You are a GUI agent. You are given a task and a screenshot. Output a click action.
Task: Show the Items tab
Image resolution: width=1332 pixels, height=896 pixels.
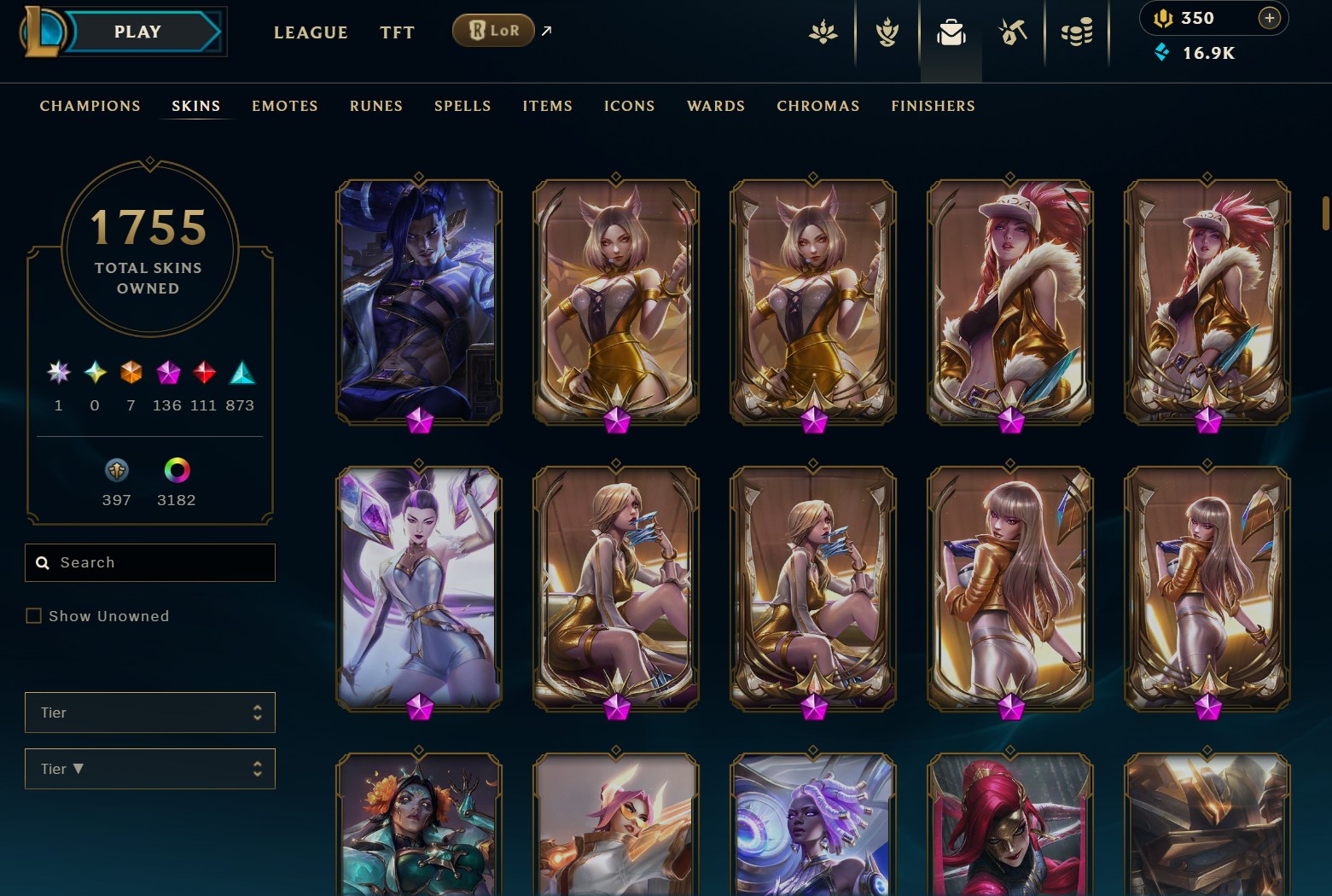547,106
